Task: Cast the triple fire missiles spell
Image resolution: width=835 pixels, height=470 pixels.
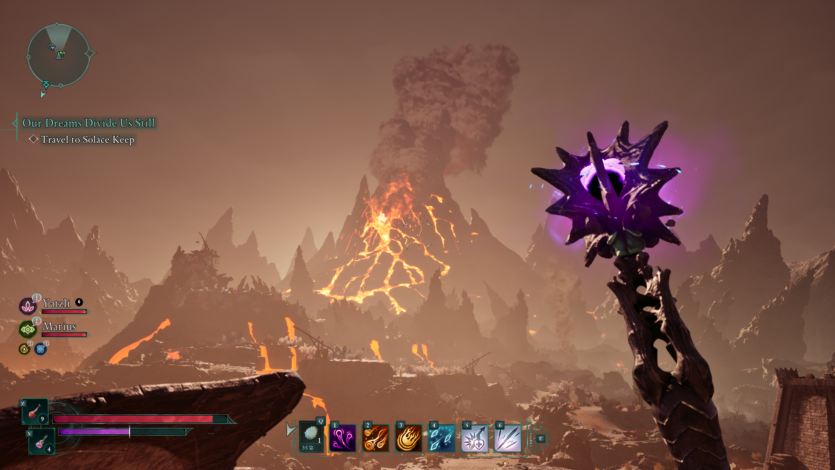Action: [376, 438]
